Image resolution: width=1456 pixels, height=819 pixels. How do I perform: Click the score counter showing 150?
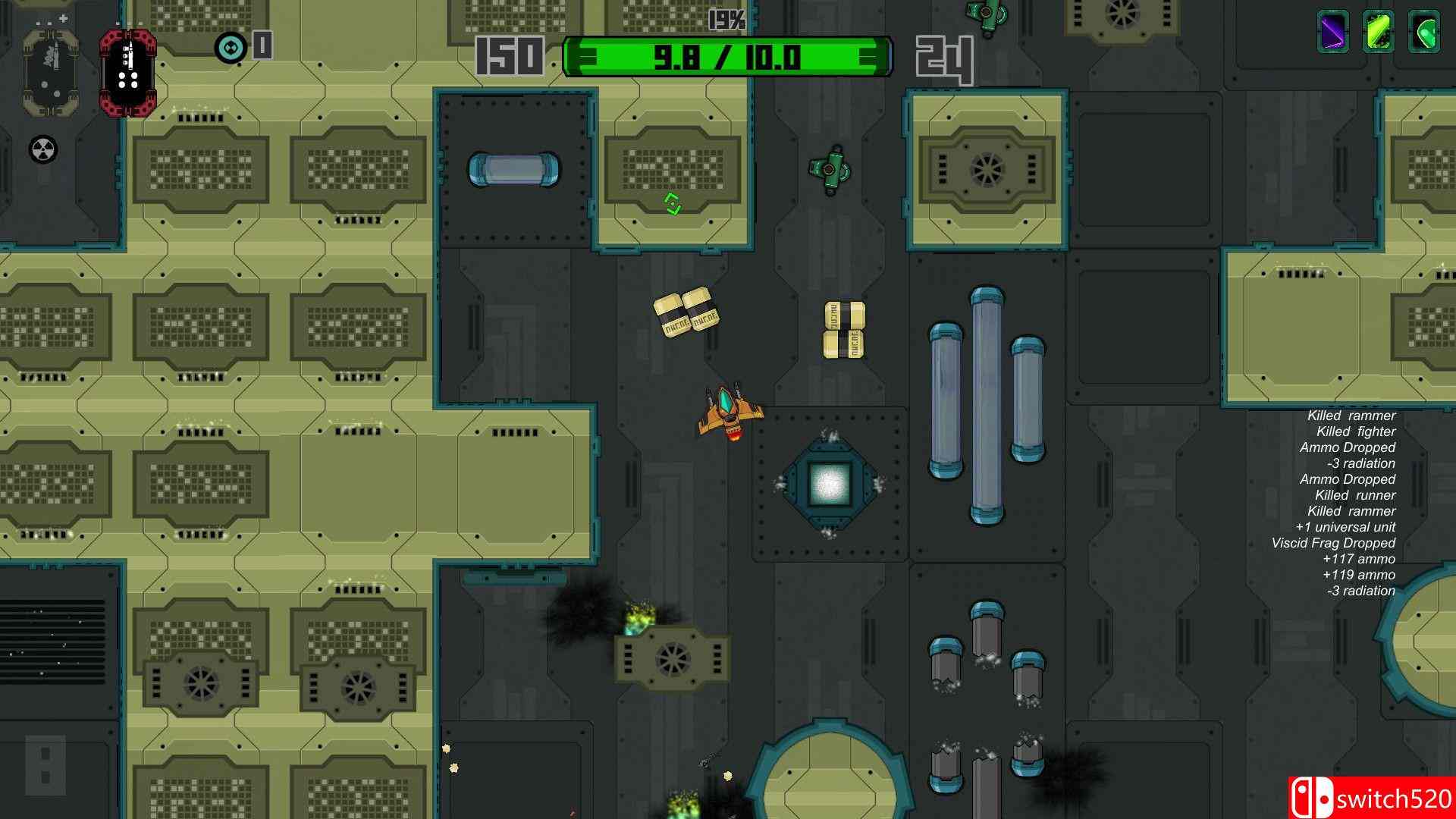point(510,56)
